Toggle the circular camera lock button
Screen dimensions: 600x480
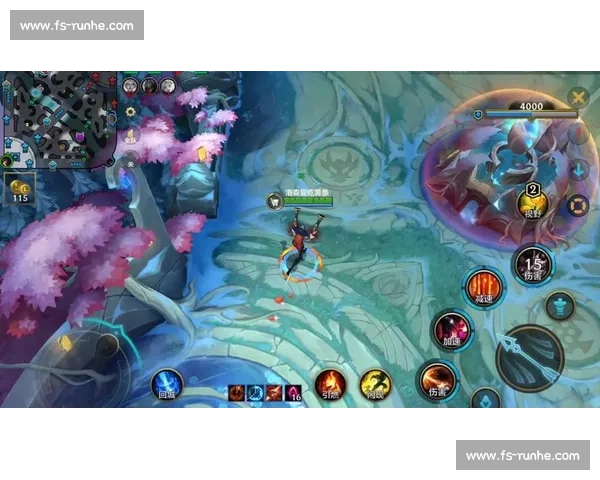[x=577, y=207]
